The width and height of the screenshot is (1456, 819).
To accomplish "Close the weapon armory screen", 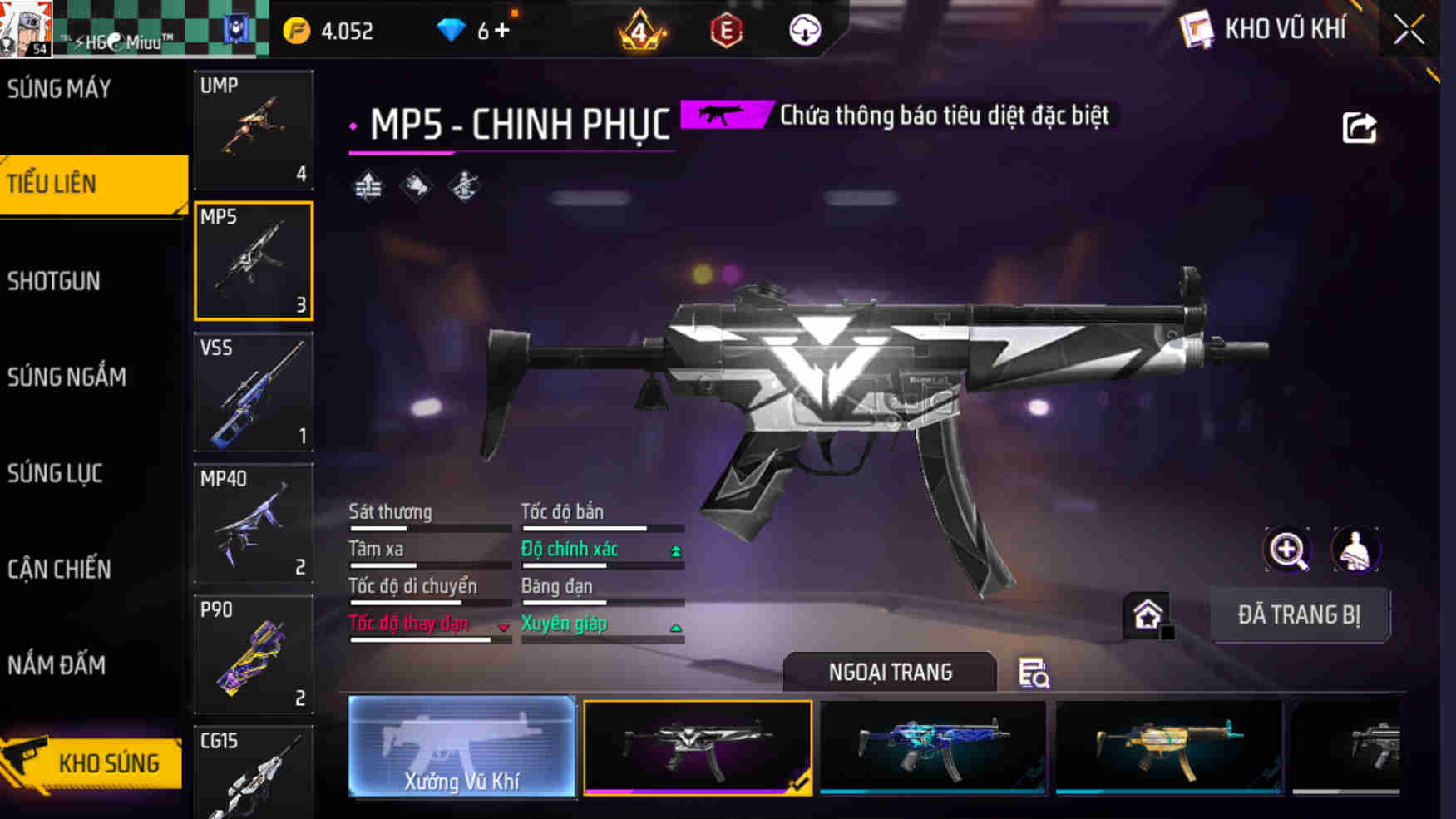I will click(1409, 31).
